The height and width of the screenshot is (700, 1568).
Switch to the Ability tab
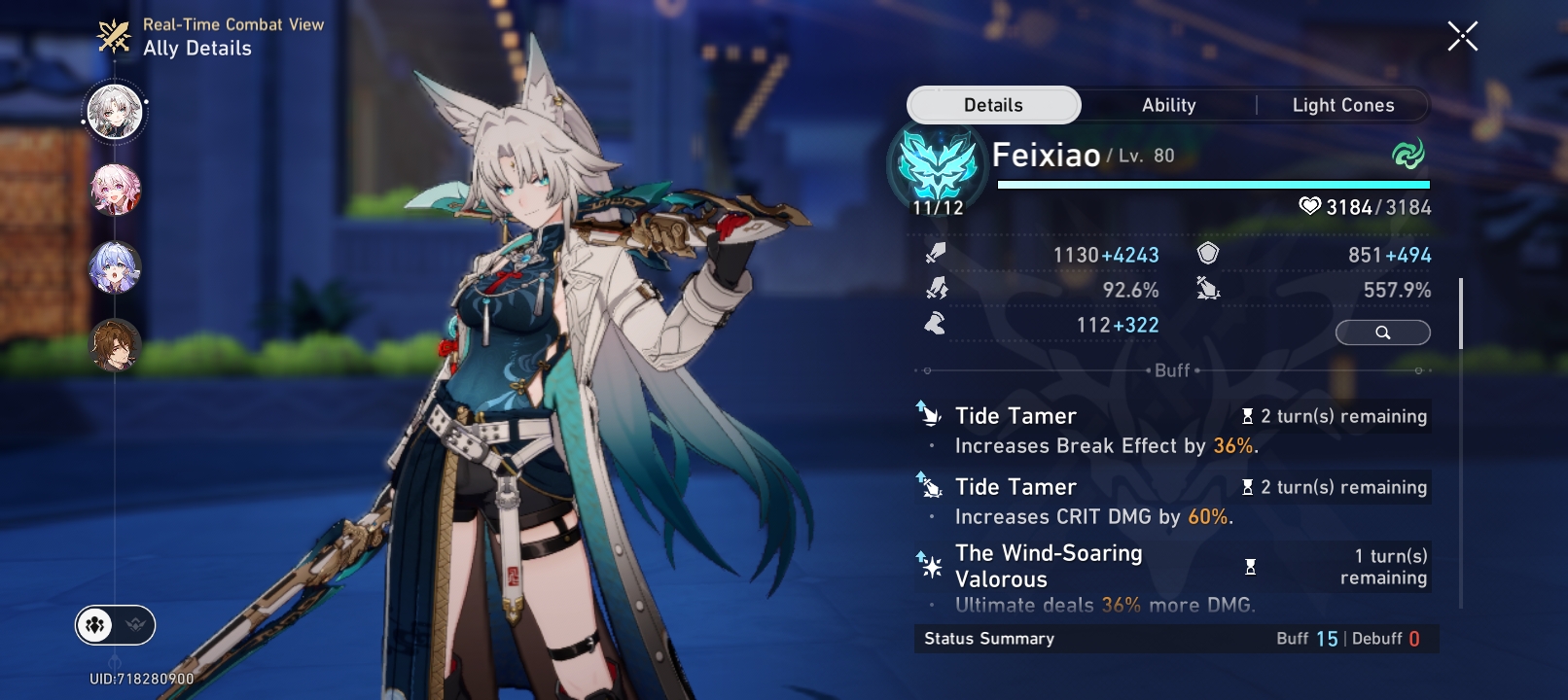coord(1167,104)
